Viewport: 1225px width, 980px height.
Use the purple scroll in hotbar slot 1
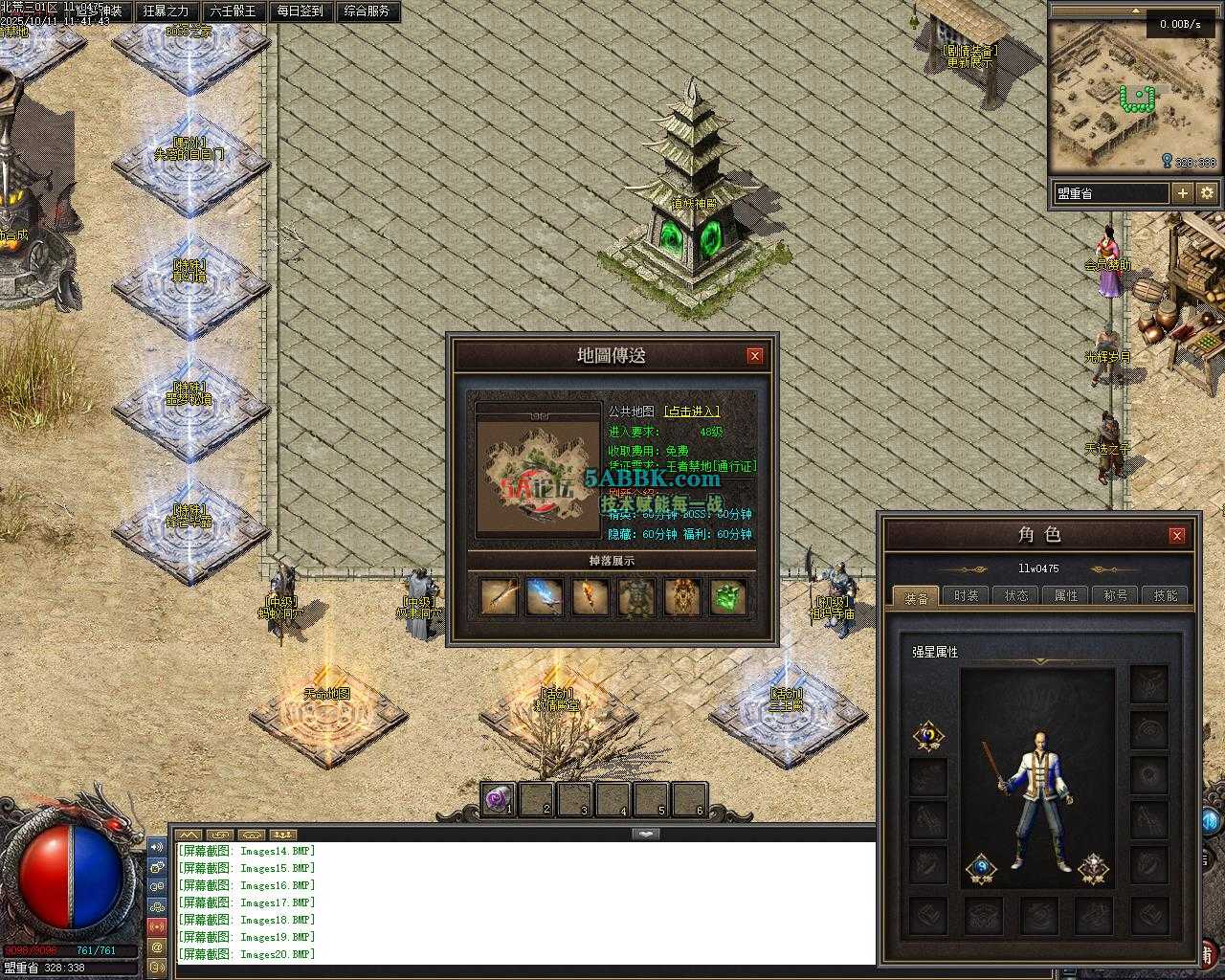498,799
